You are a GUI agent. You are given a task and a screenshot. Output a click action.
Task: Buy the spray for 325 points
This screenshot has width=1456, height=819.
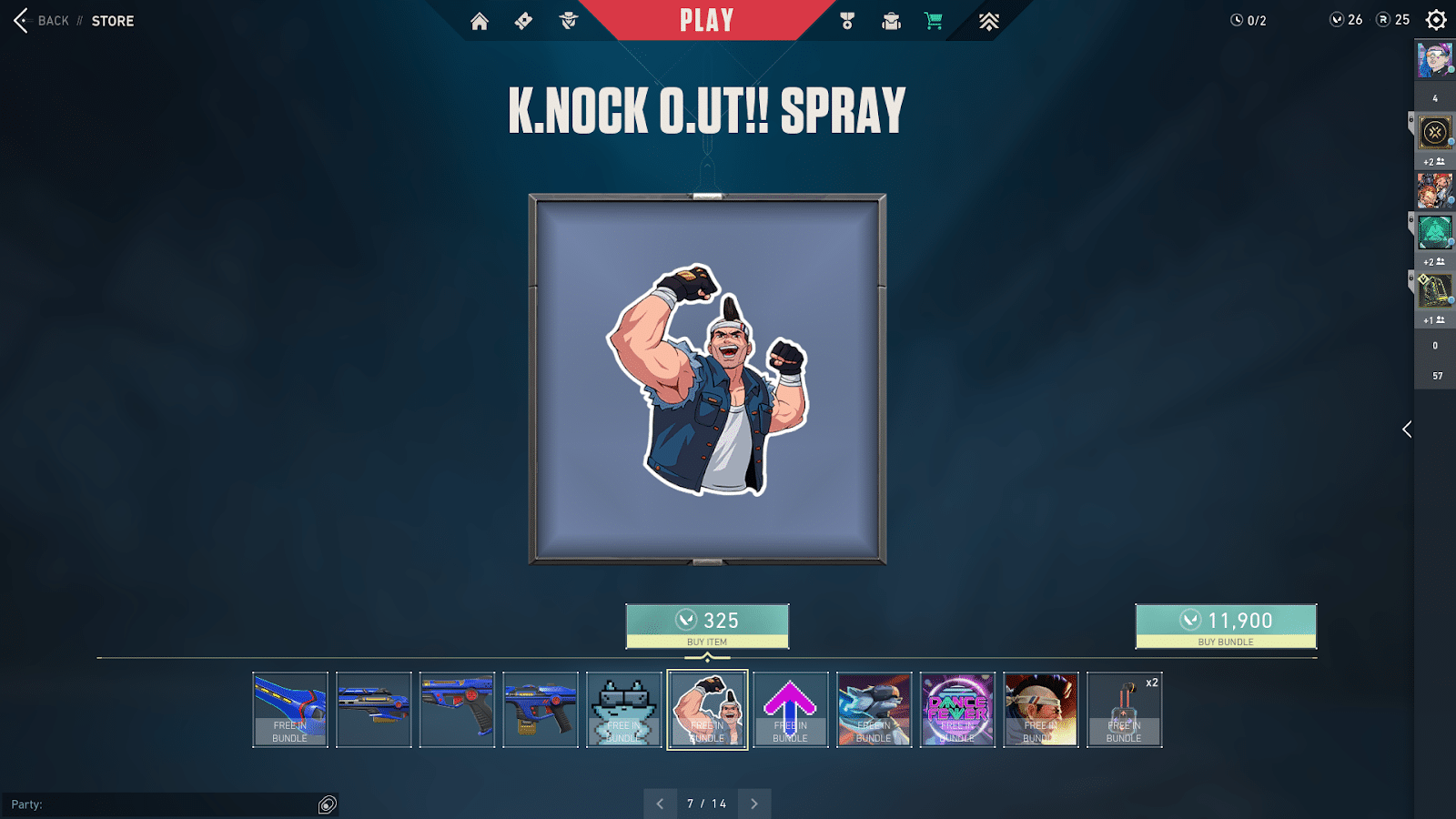point(707,626)
